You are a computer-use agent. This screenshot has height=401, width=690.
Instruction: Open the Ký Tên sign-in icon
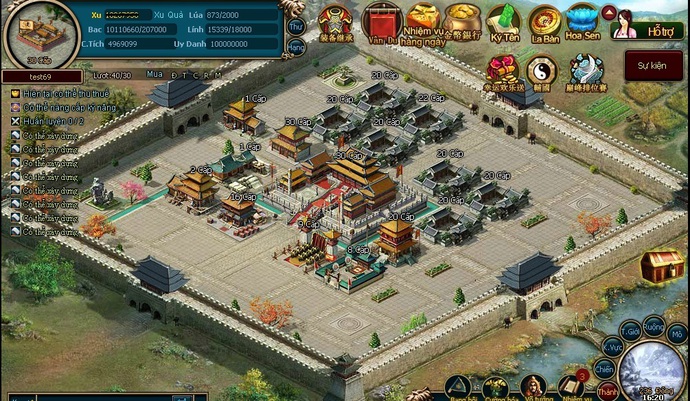pyautogui.click(x=504, y=22)
